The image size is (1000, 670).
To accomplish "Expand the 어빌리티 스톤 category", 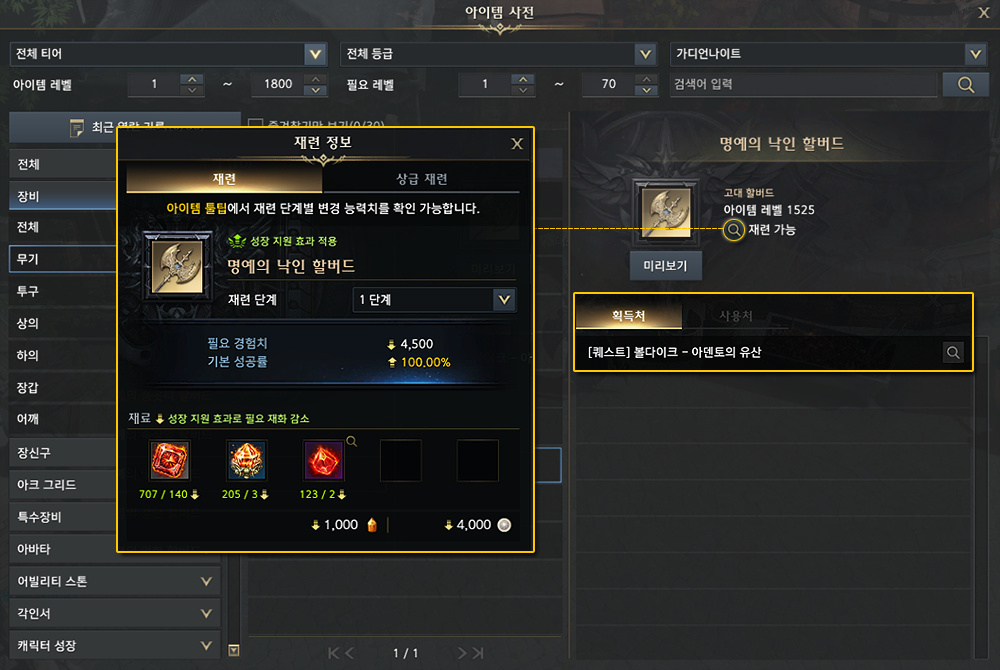I will click(x=113, y=581).
